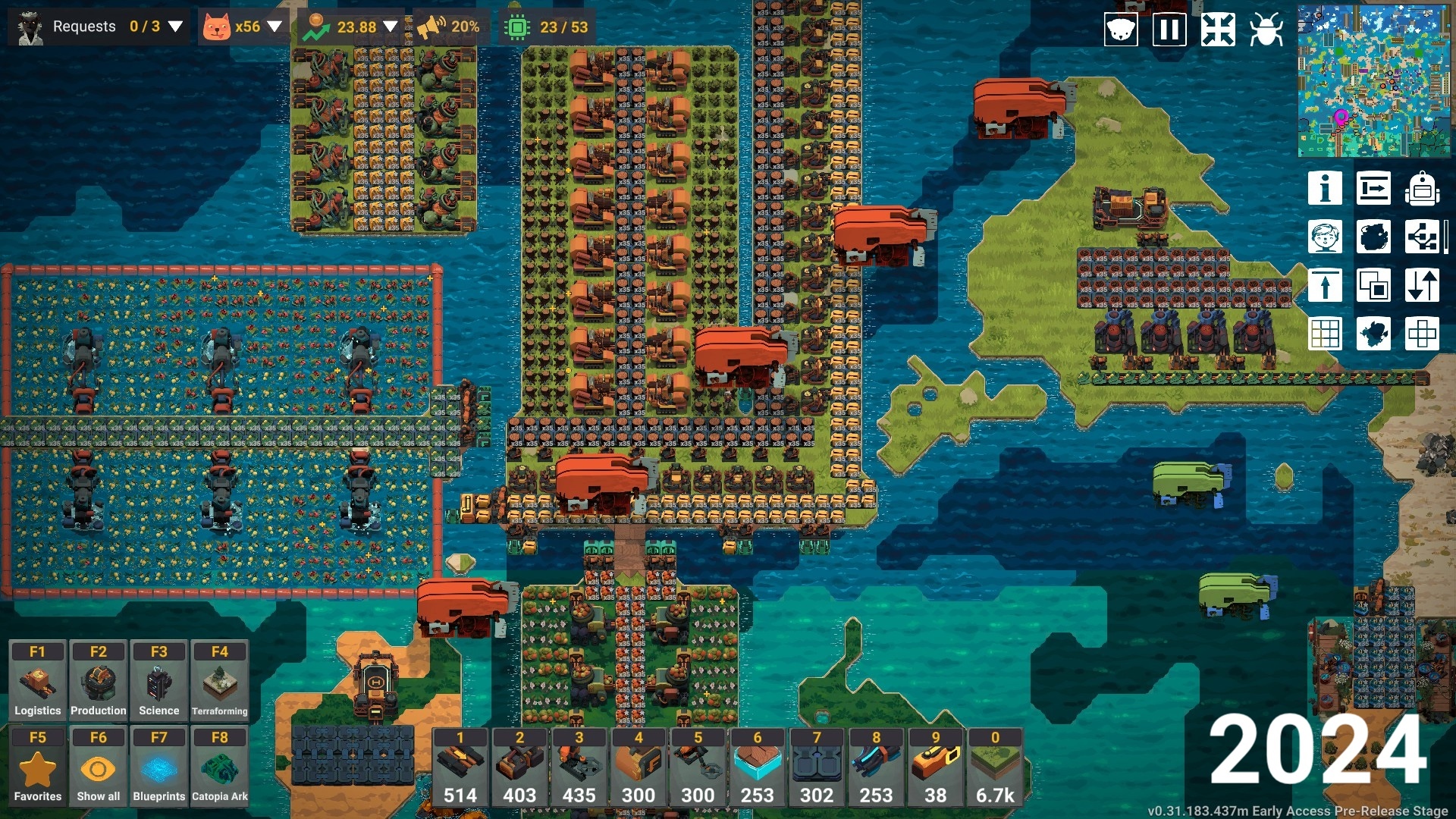The image size is (1456, 819).
Task: Open the Blueprints menu
Action: 159,766
